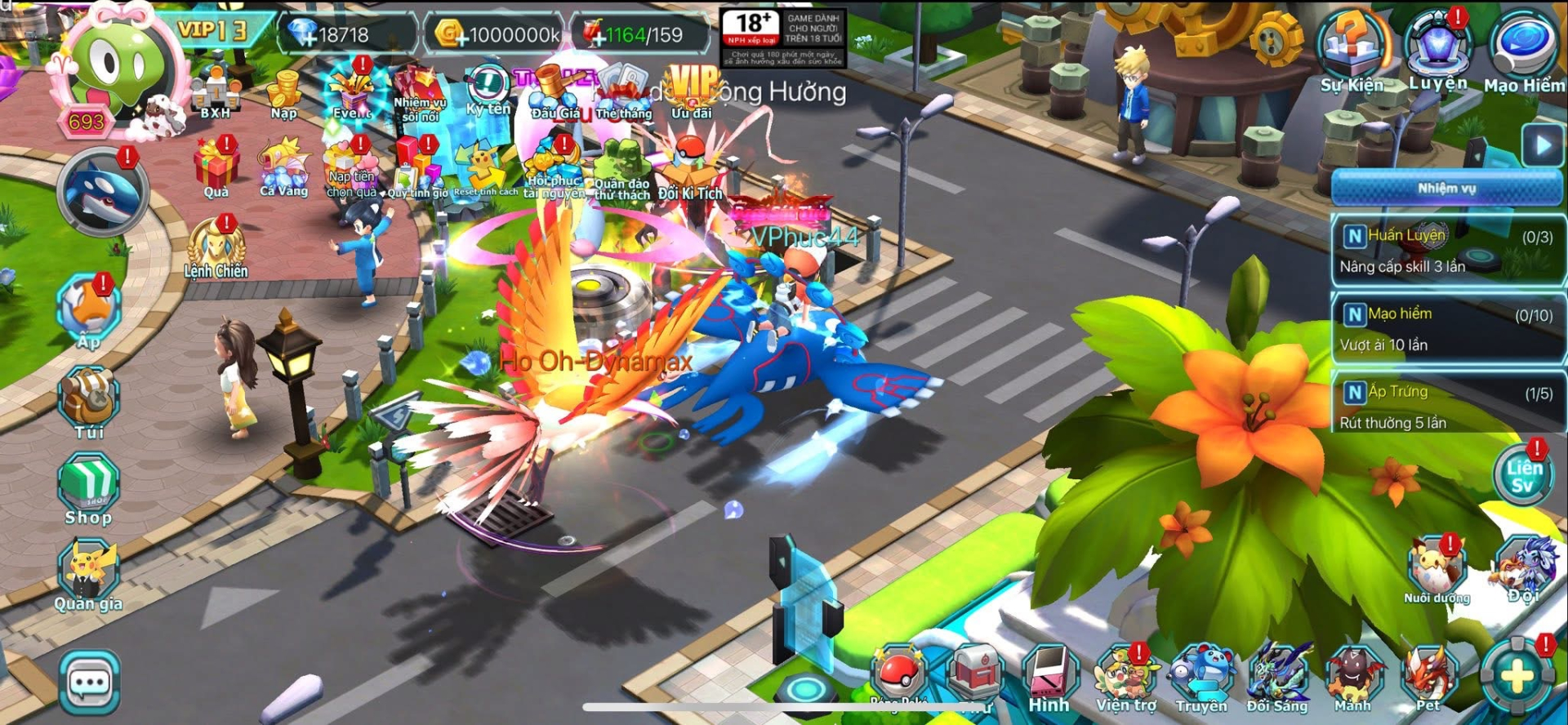Open the Luyện training menu
1568x725 pixels.
click(x=1437, y=47)
